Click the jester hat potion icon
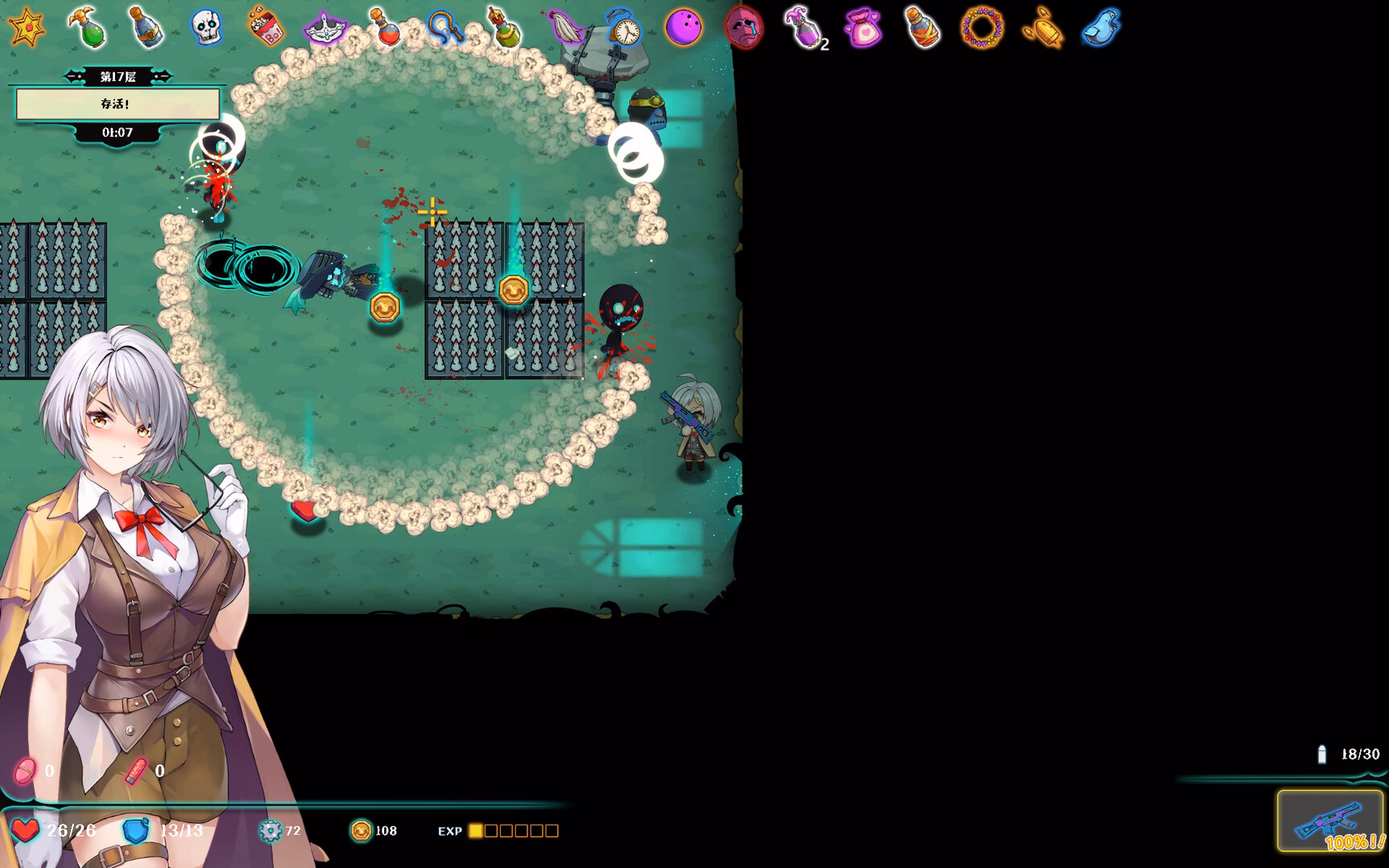The width and height of the screenshot is (1389, 868). (x=803, y=29)
